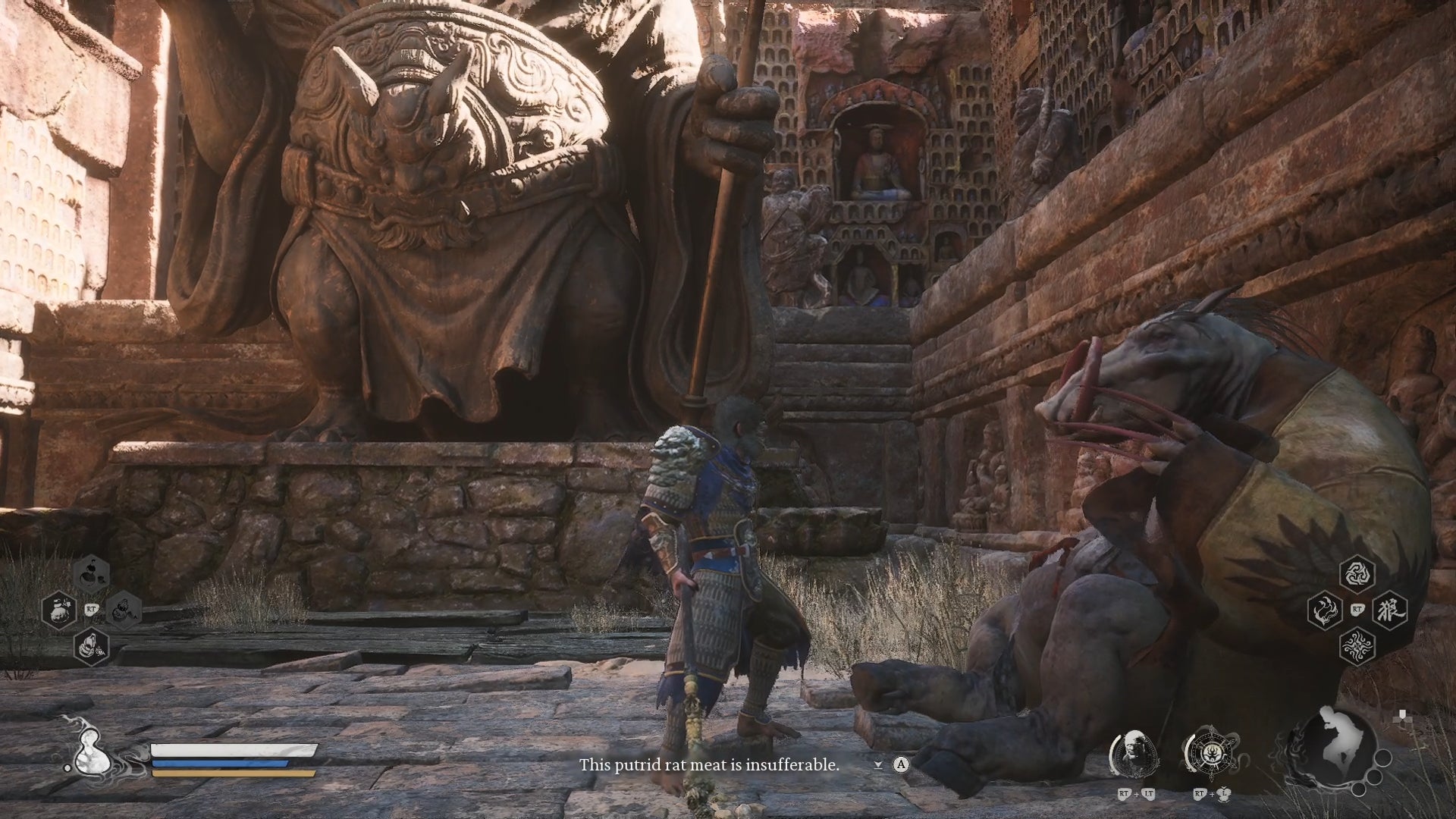The height and width of the screenshot is (819, 1456).
Task: Select the subtitle line about putrid rat meat
Action: [x=709, y=766]
